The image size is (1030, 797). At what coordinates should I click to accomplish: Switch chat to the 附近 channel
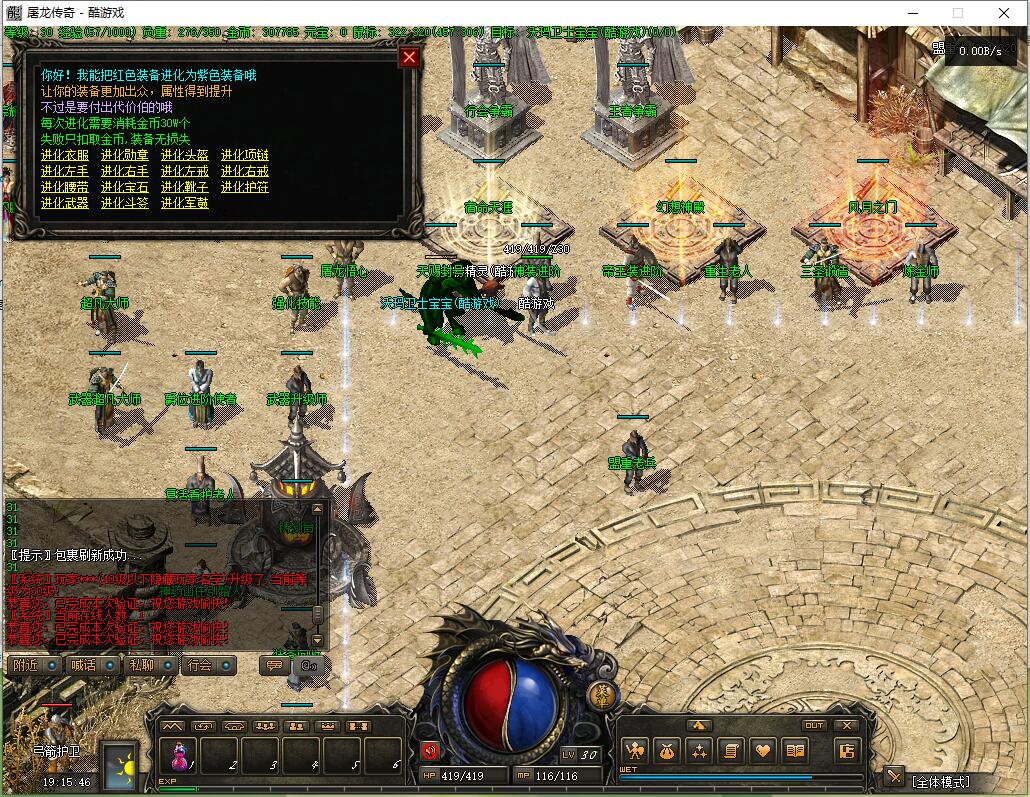tap(33, 665)
